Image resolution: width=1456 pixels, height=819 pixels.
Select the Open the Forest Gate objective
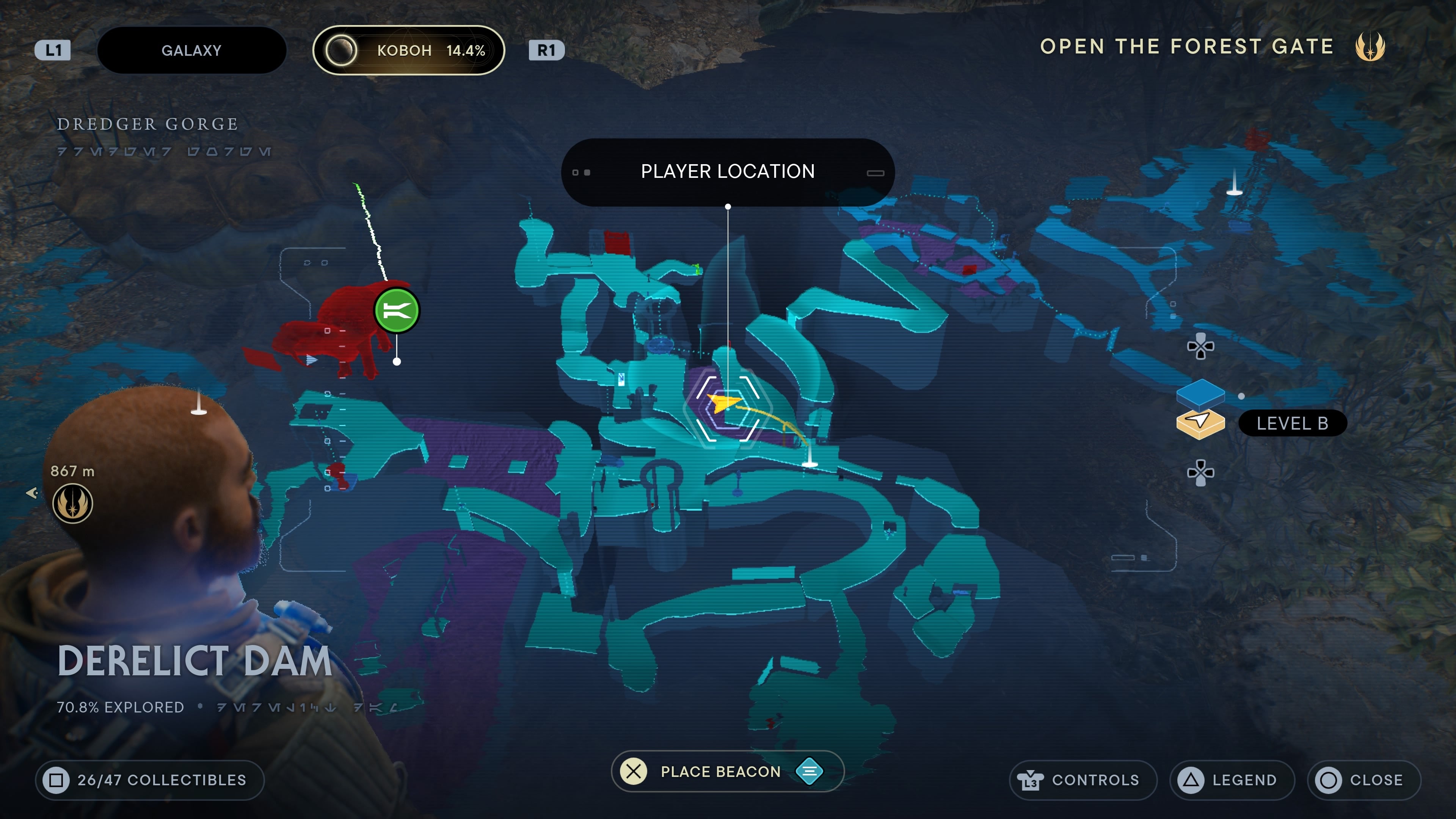1187,46
